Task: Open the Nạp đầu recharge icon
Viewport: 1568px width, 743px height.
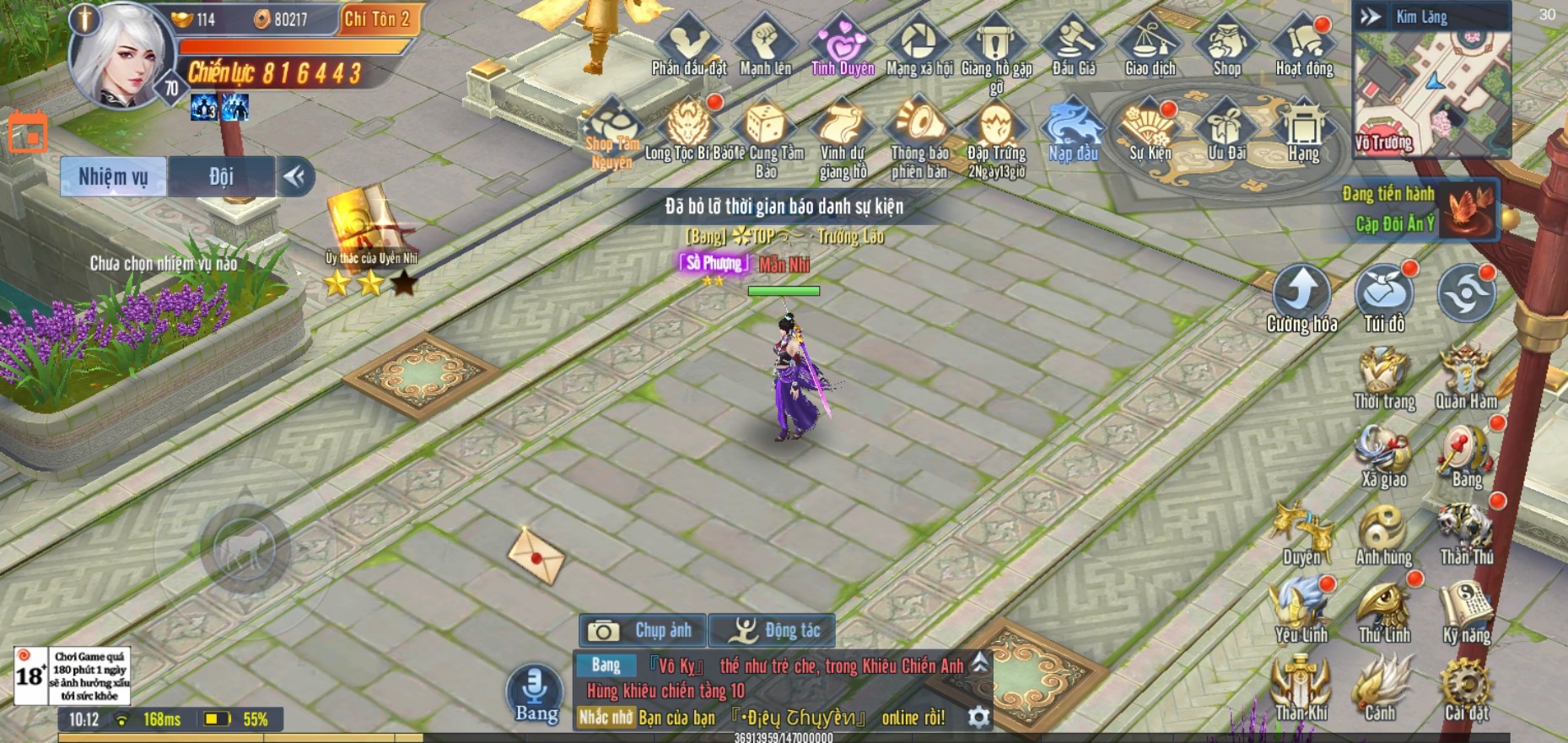Action: [x=1071, y=127]
